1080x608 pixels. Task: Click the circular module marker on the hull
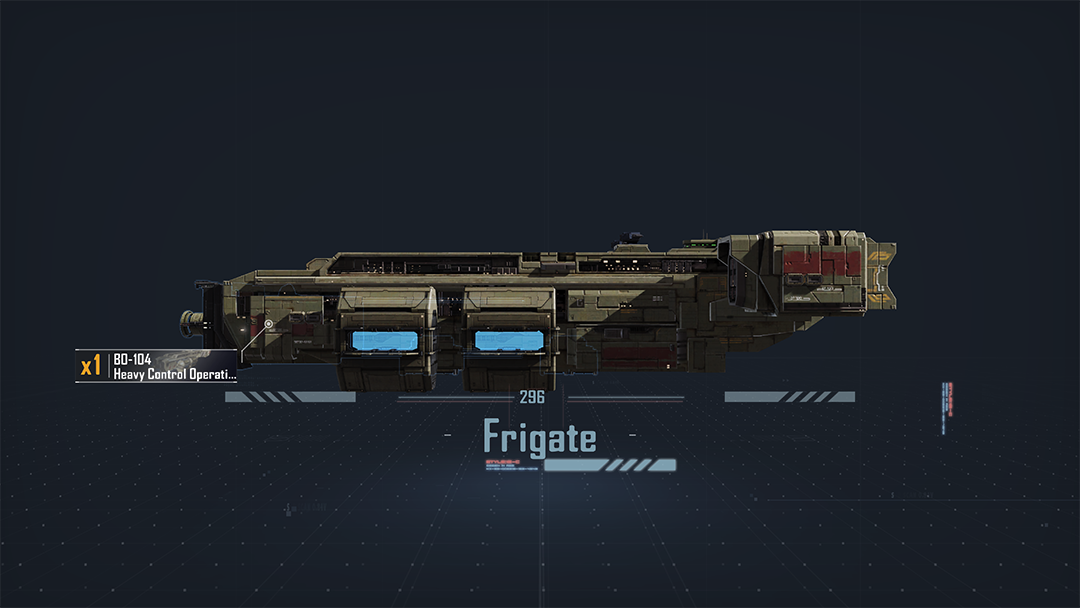[x=268, y=324]
